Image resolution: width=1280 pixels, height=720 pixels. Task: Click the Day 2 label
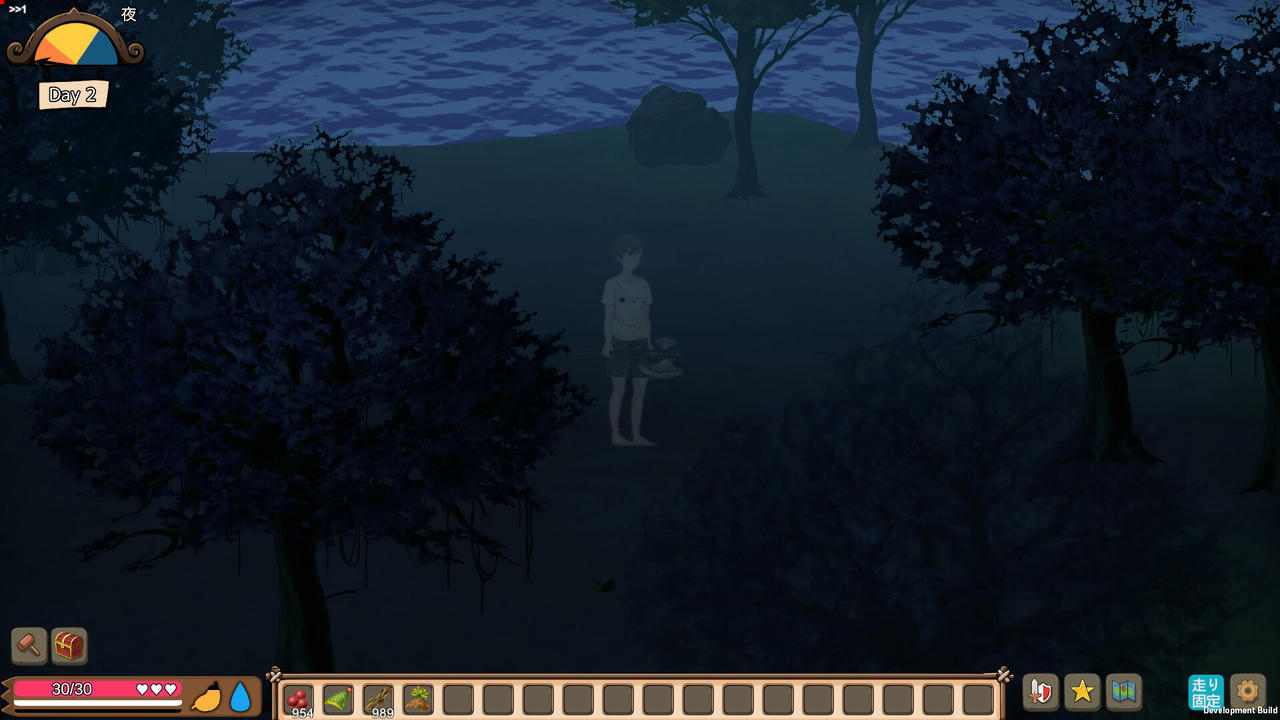[x=72, y=95]
